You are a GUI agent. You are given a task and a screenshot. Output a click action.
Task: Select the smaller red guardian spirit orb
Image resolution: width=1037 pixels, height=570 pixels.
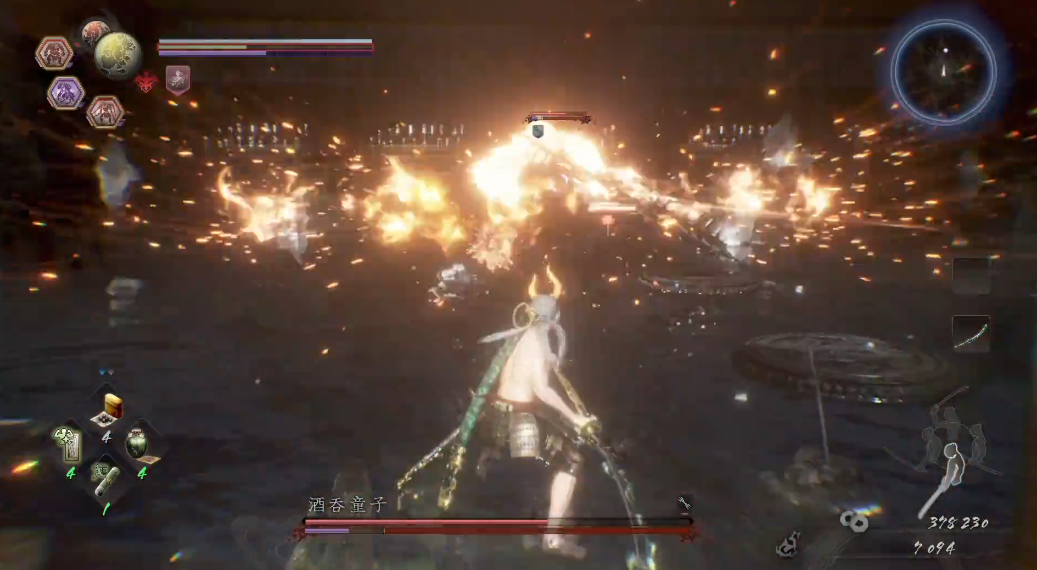click(94, 32)
